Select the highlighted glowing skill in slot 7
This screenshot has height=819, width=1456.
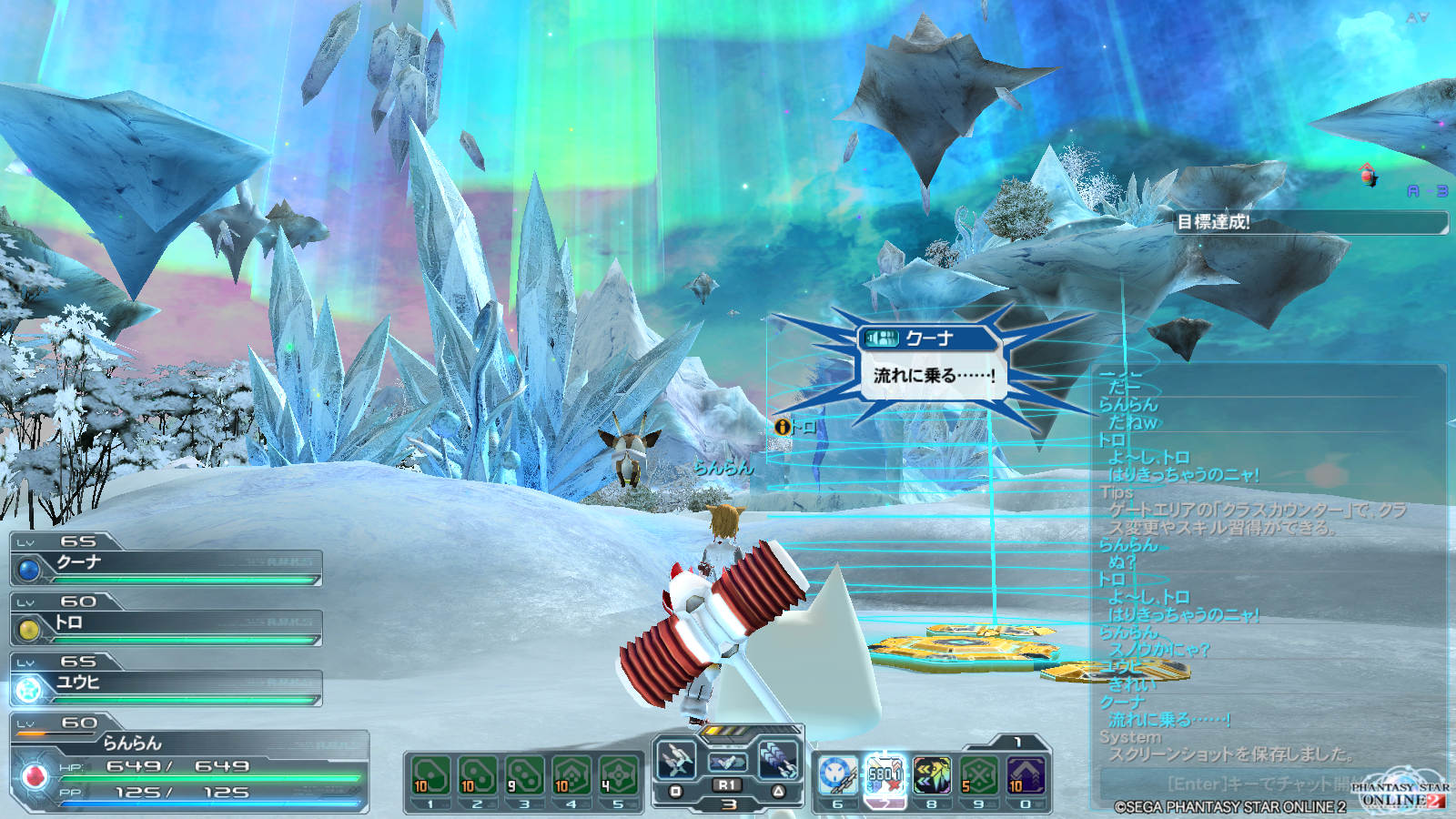click(885, 775)
